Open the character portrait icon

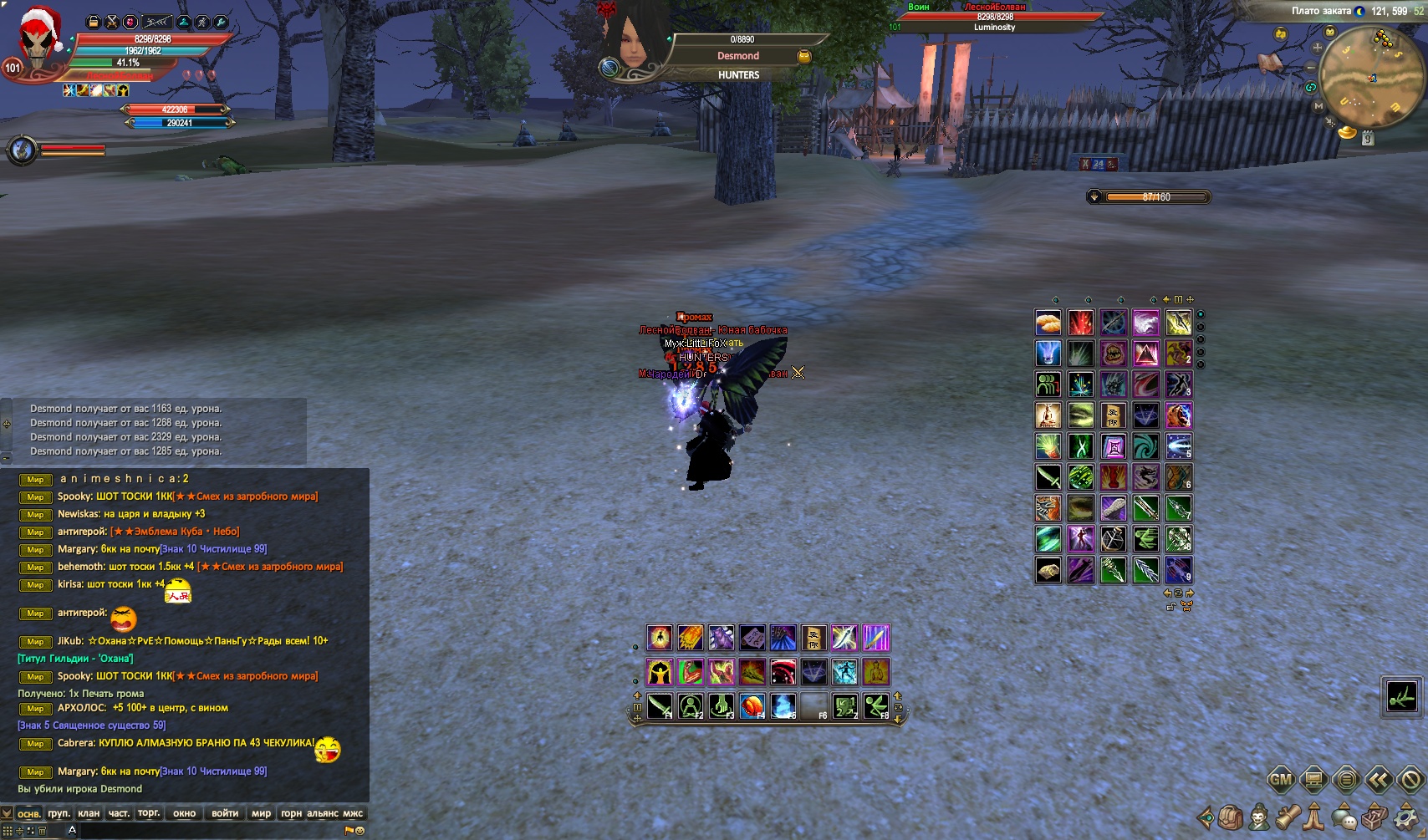(1258, 817)
